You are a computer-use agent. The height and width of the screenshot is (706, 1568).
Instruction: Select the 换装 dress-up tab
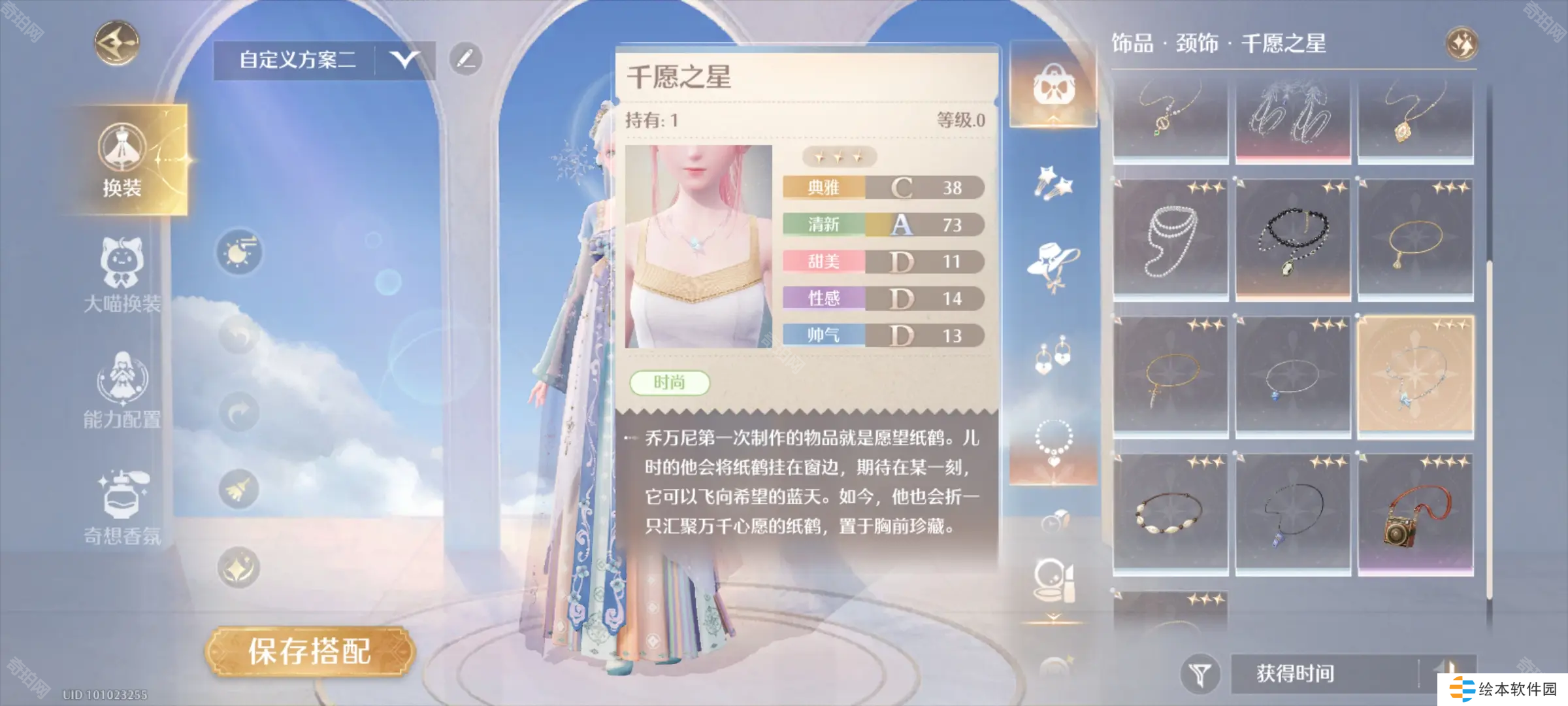pos(122,160)
